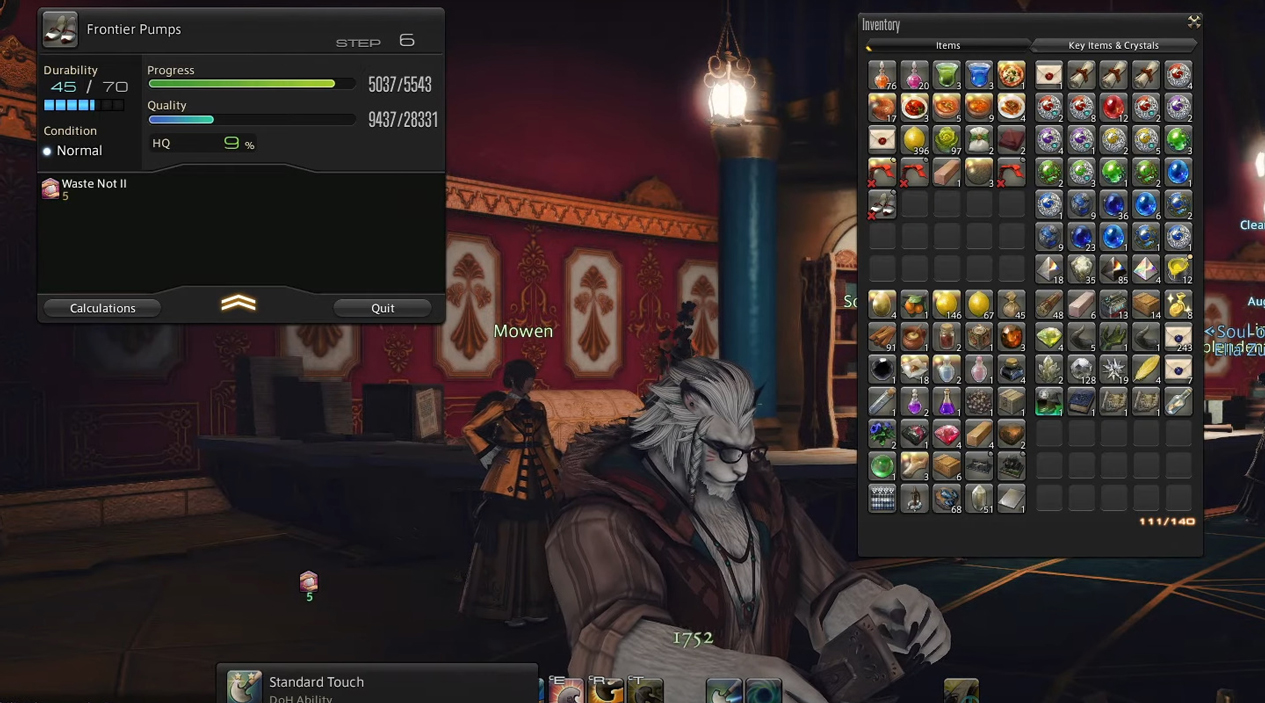This screenshot has height=703, width=1265.
Task: Switch to the Items tab
Action: 947,45
